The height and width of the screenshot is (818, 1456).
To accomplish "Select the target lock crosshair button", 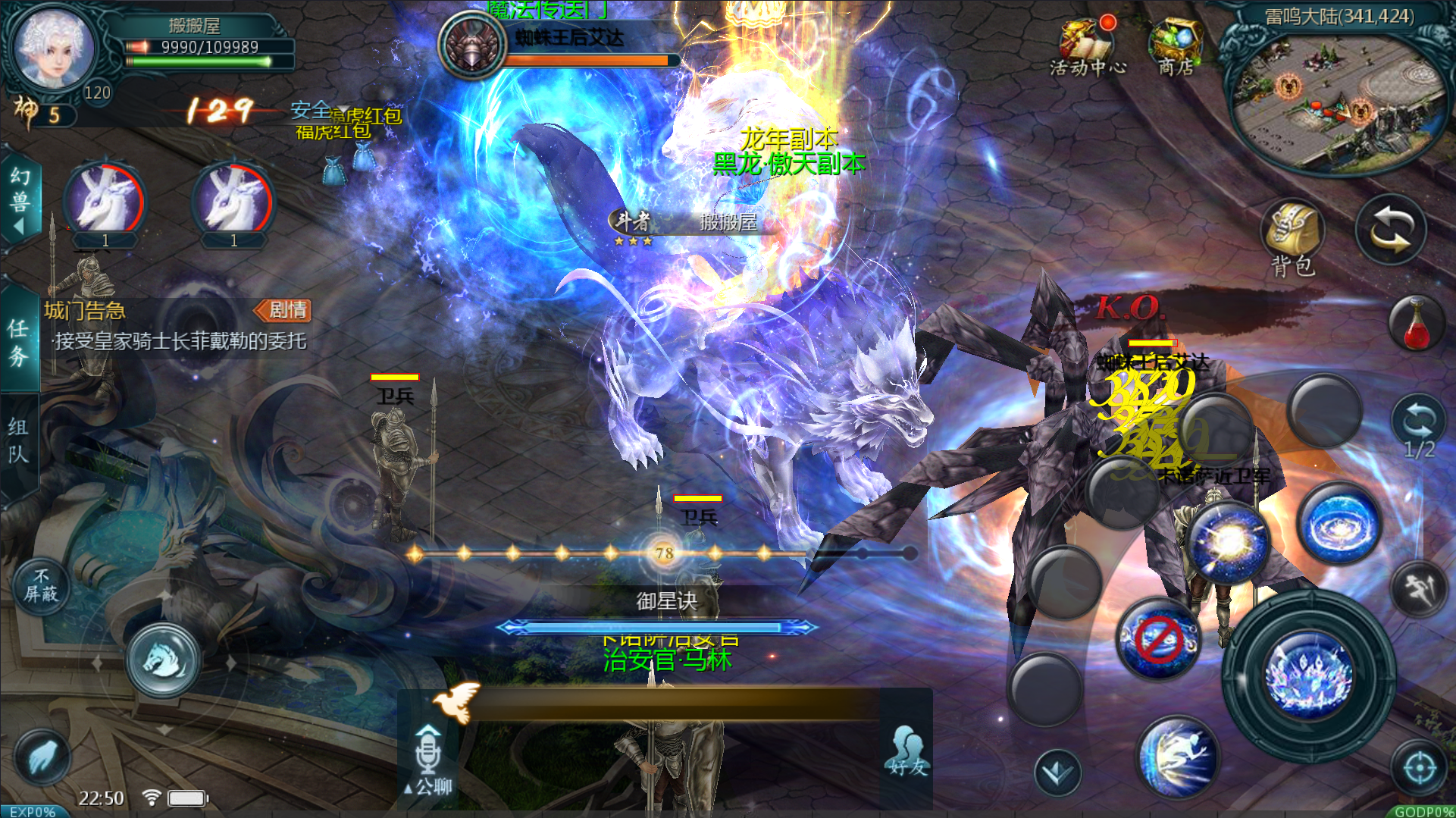I will [1420, 769].
